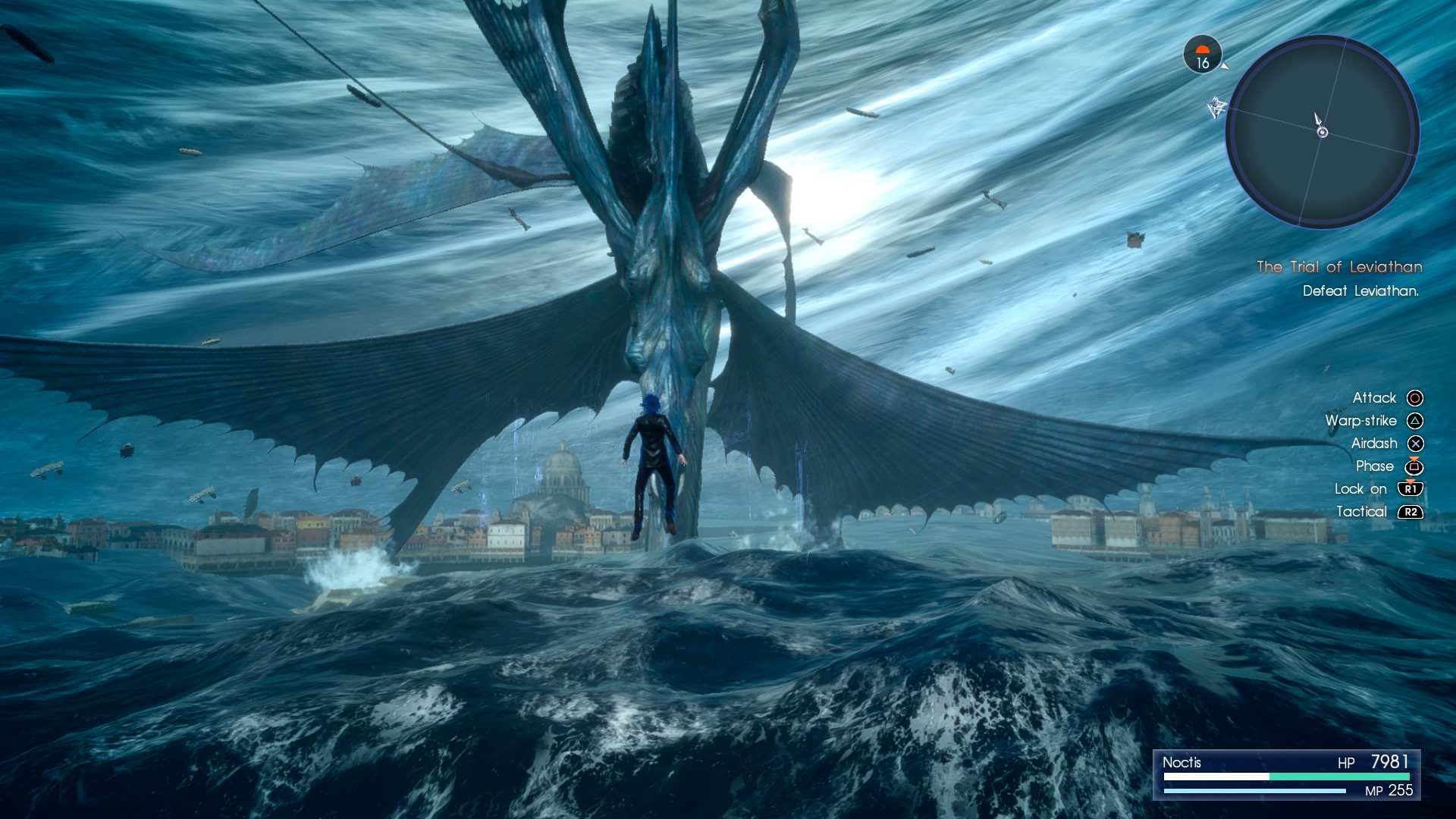Select The Trial of Leviathan quest tracker
The width and height of the screenshot is (1456, 819).
click(x=1339, y=267)
